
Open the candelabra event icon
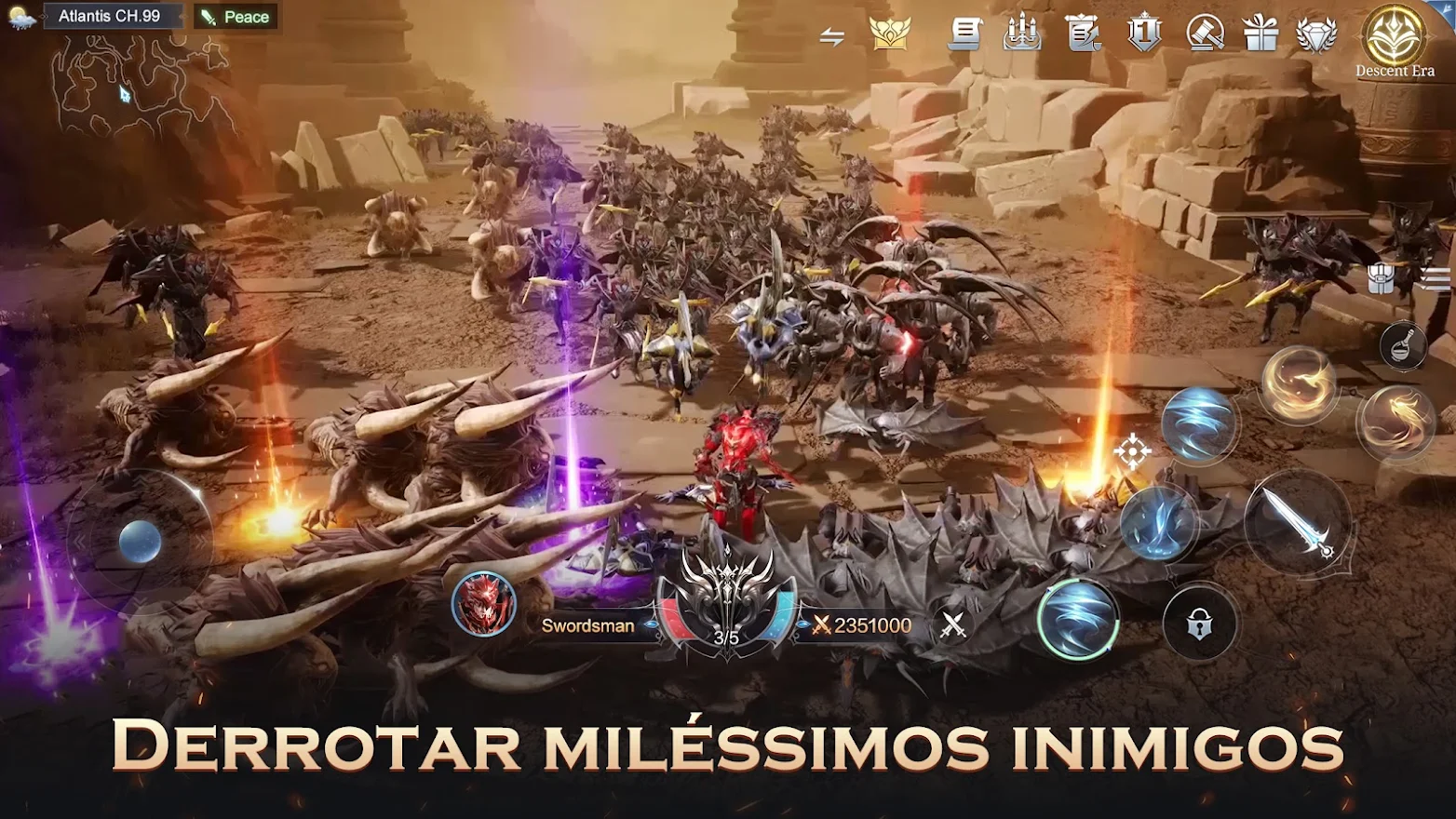tap(1021, 34)
